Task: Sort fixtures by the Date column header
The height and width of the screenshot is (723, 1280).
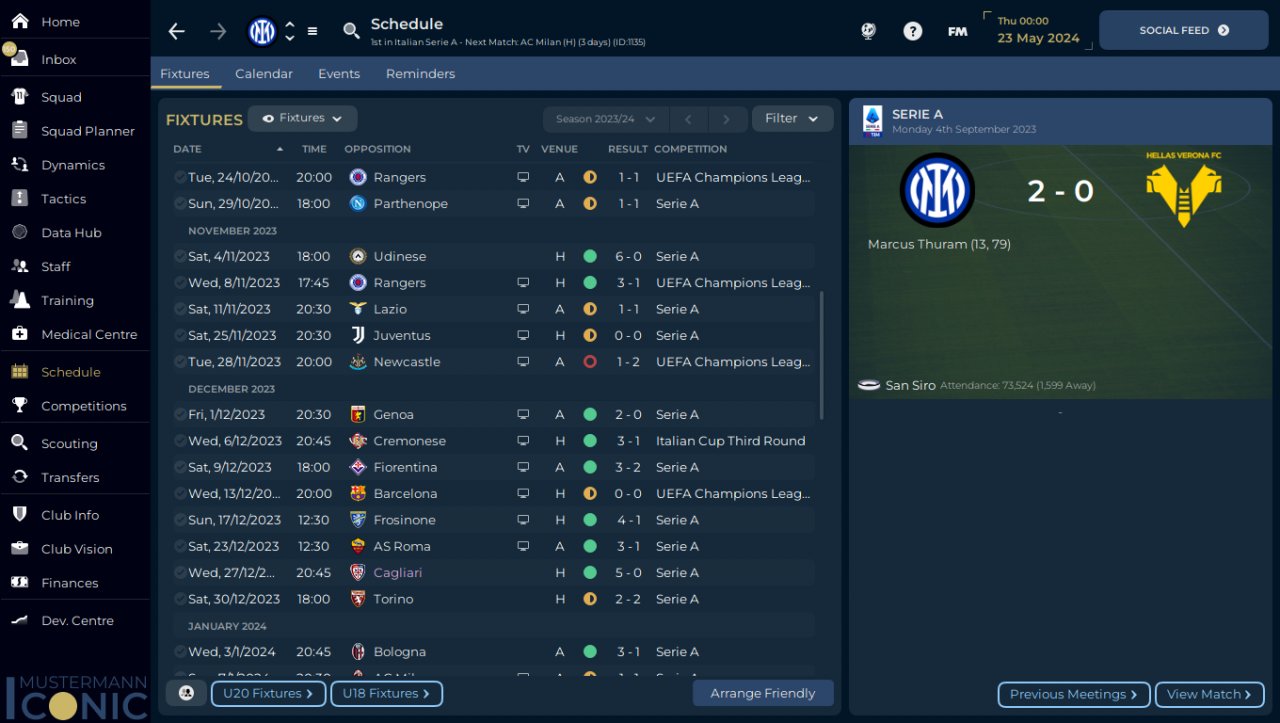Action: pyautogui.click(x=187, y=149)
